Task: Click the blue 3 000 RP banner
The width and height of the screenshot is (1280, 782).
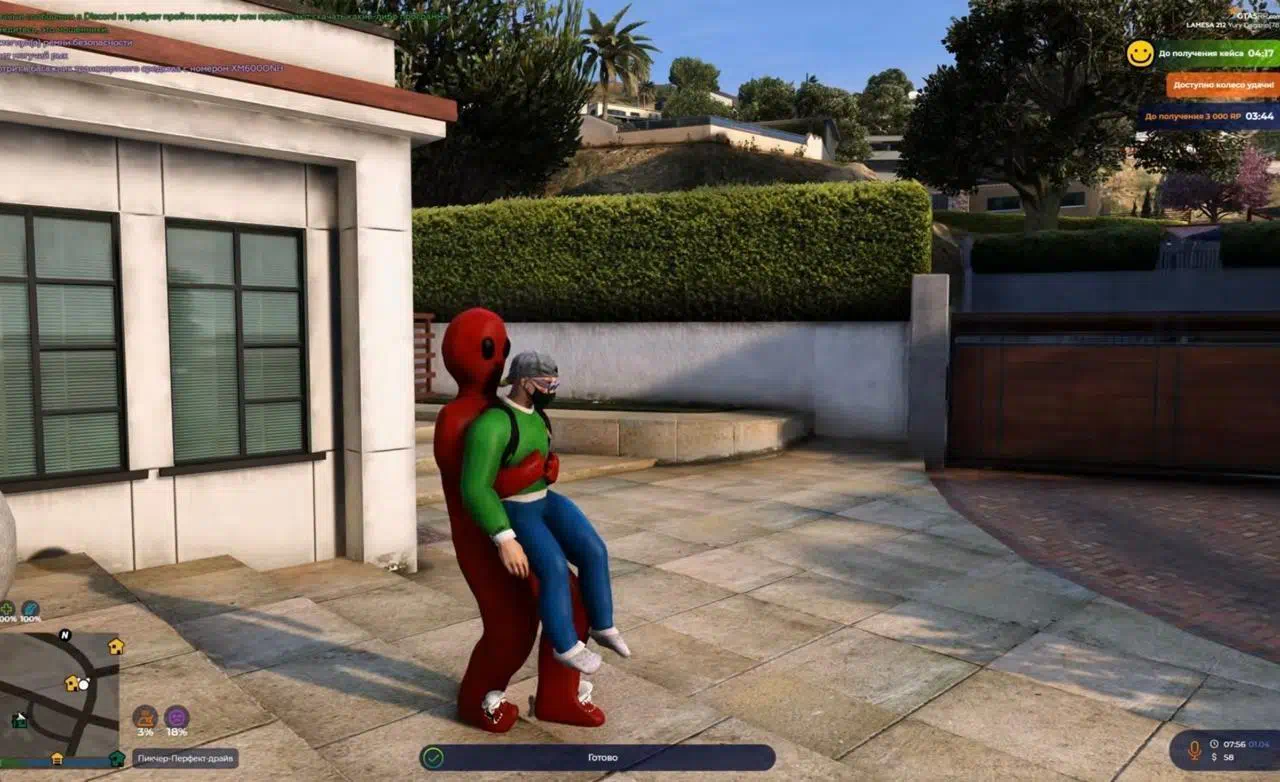Action: [1210, 116]
